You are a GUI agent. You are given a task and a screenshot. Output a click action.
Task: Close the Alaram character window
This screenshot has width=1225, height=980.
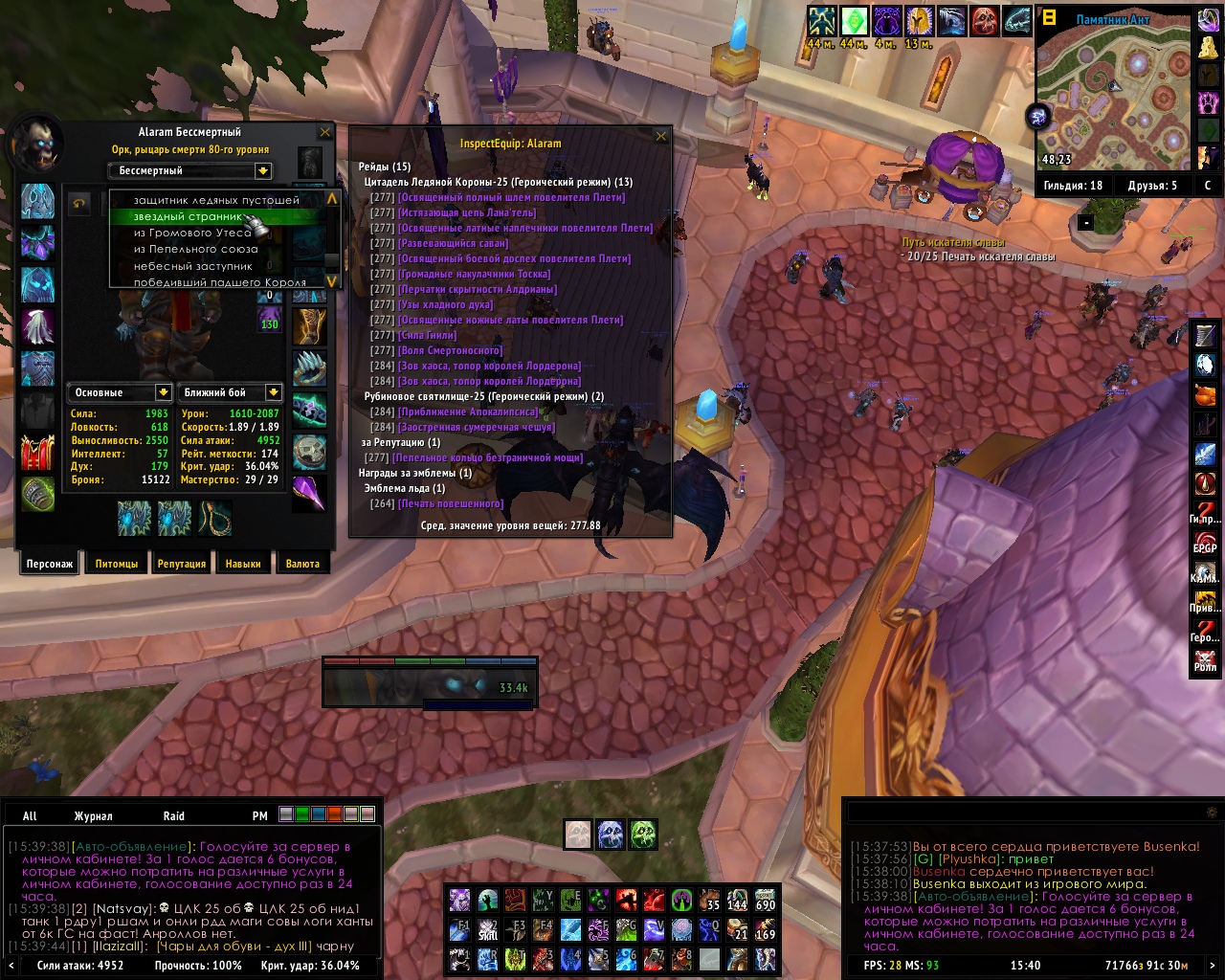pyautogui.click(x=325, y=132)
